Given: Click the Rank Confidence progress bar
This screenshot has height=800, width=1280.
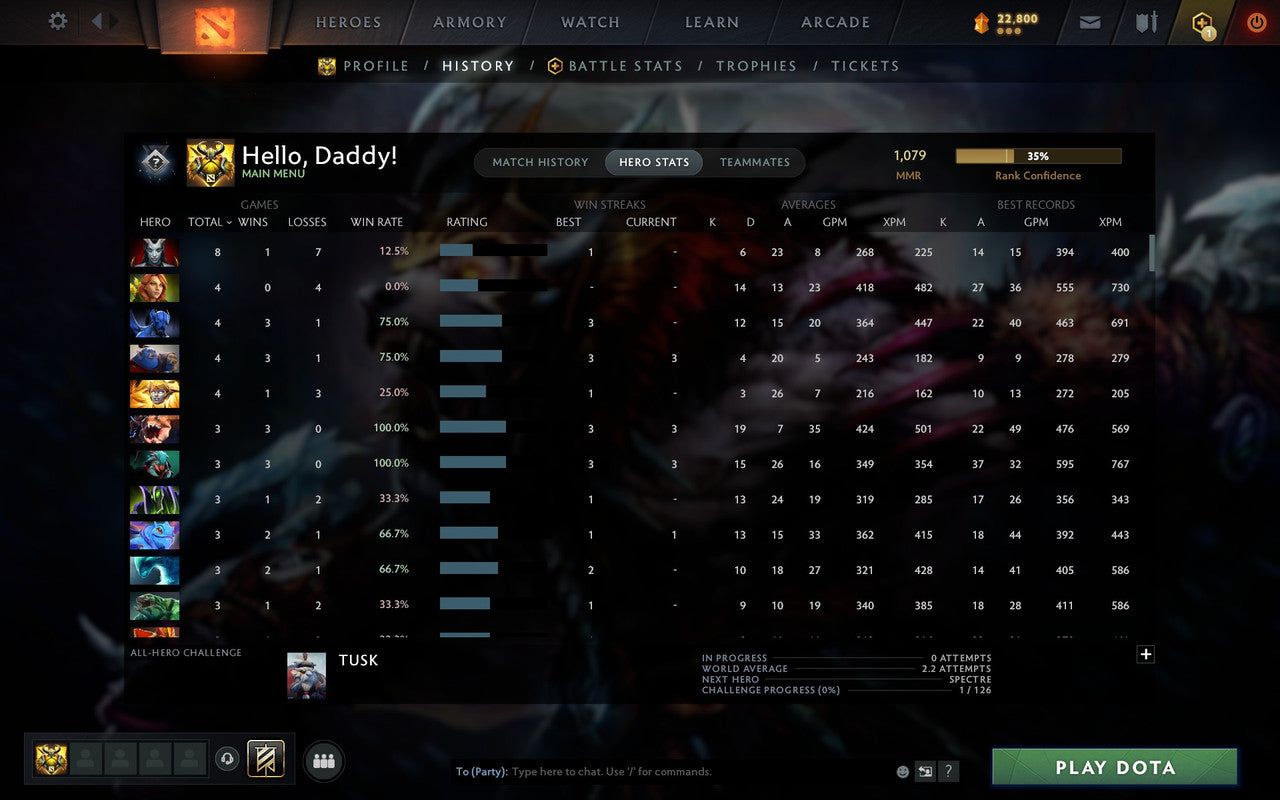Looking at the screenshot, I should pyautogui.click(x=1039, y=156).
